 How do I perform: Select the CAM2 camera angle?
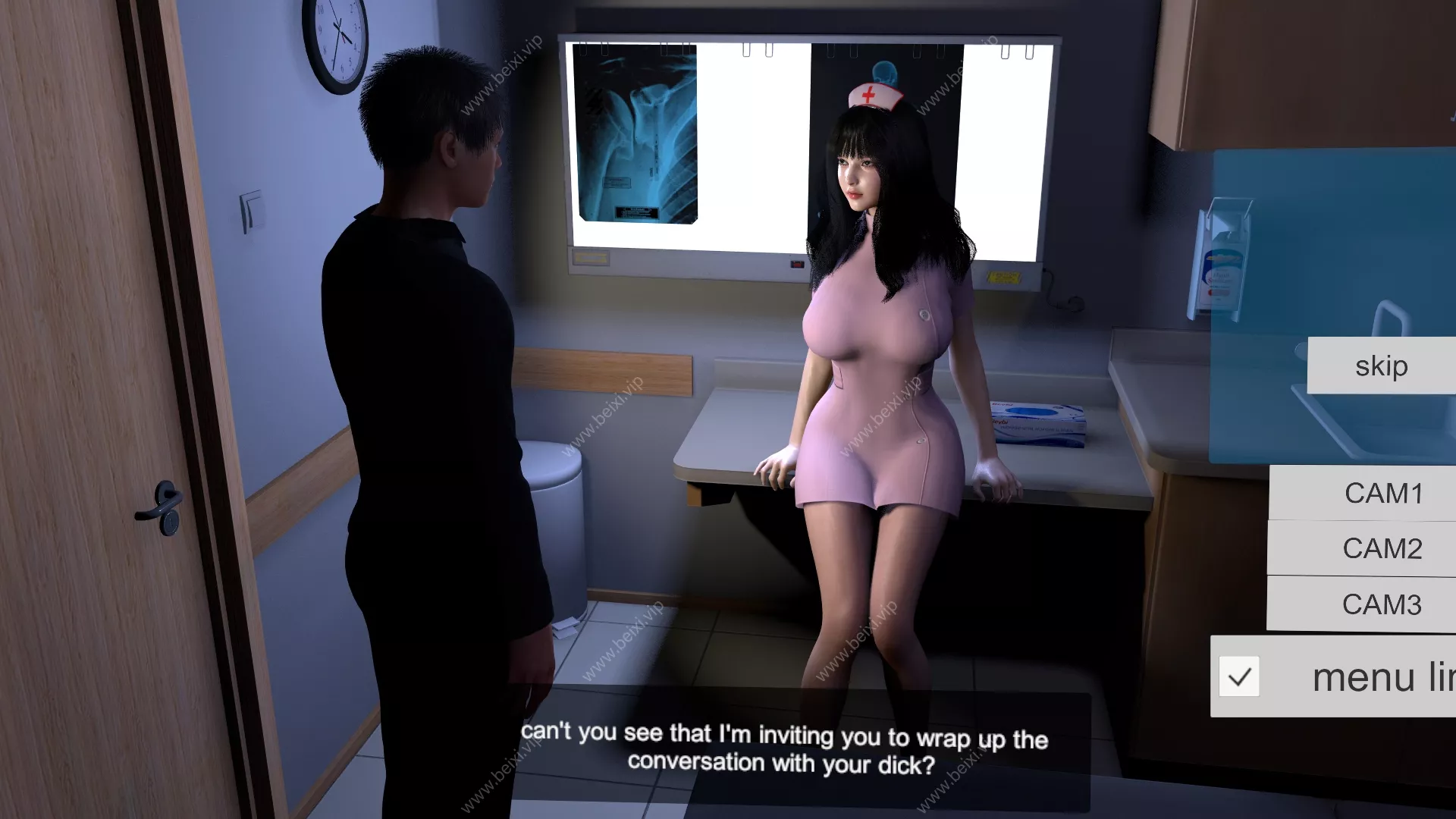pyautogui.click(x=1382, y=548)
